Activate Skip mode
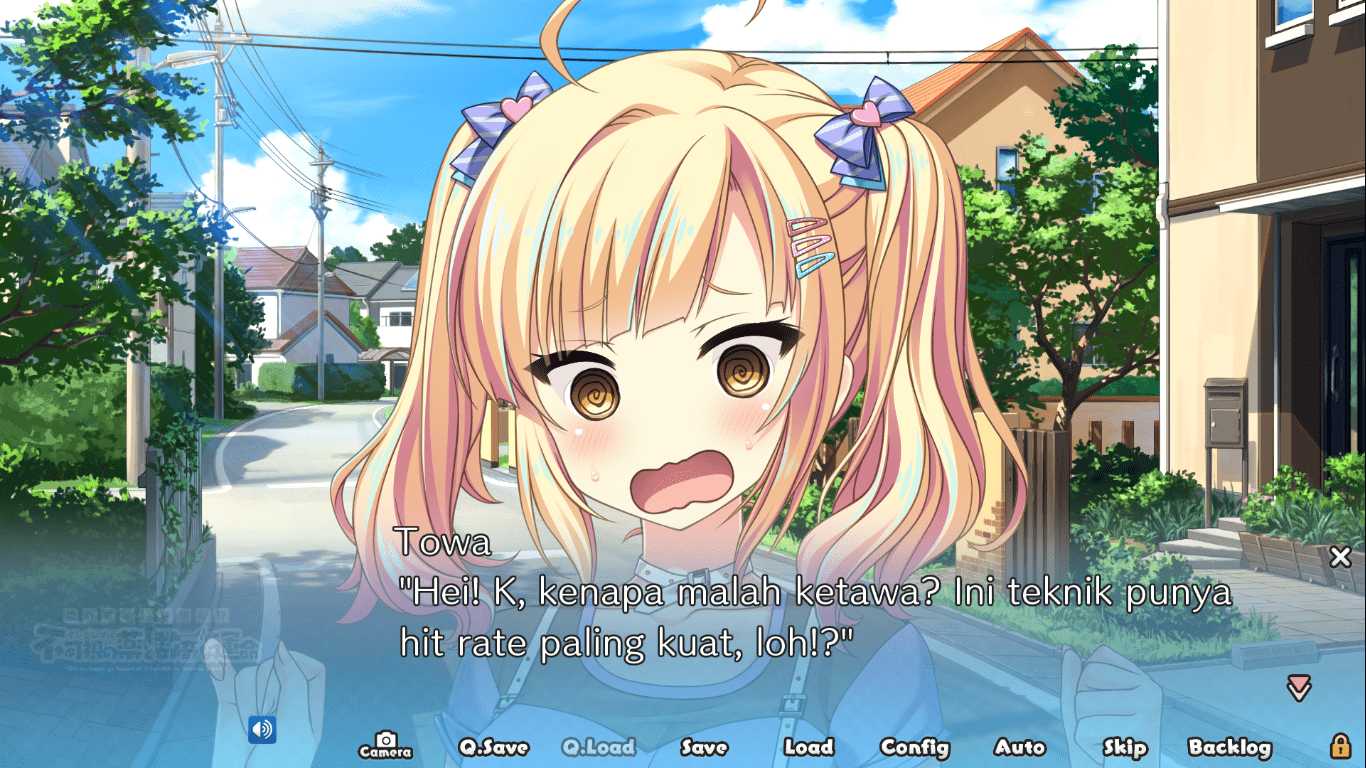This screenshot has height=768, width=1366. (1124, 747)
